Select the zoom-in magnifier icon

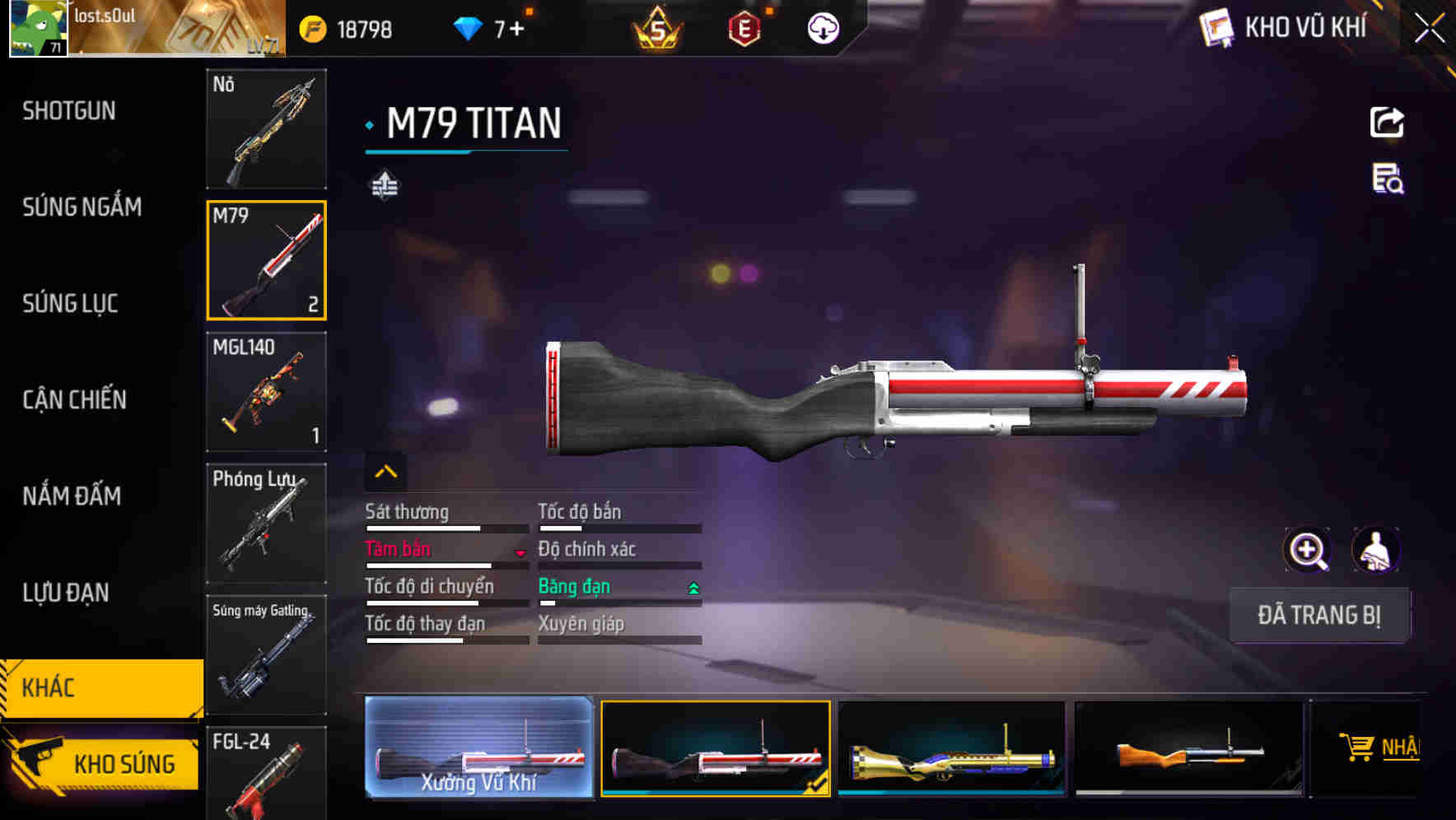(x=1306, y=550)
